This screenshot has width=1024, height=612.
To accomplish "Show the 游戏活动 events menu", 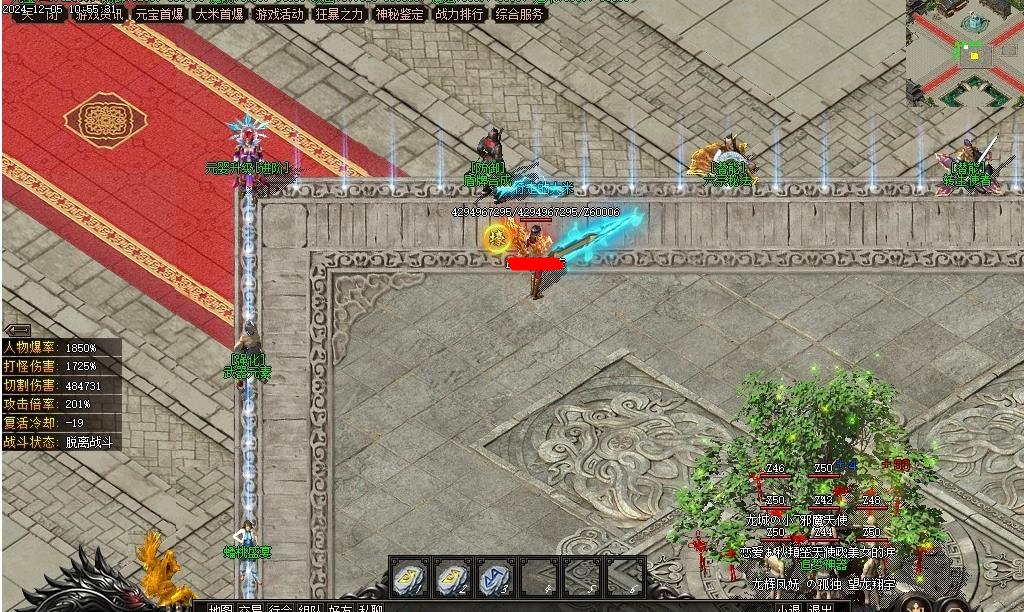I will 279,14.
